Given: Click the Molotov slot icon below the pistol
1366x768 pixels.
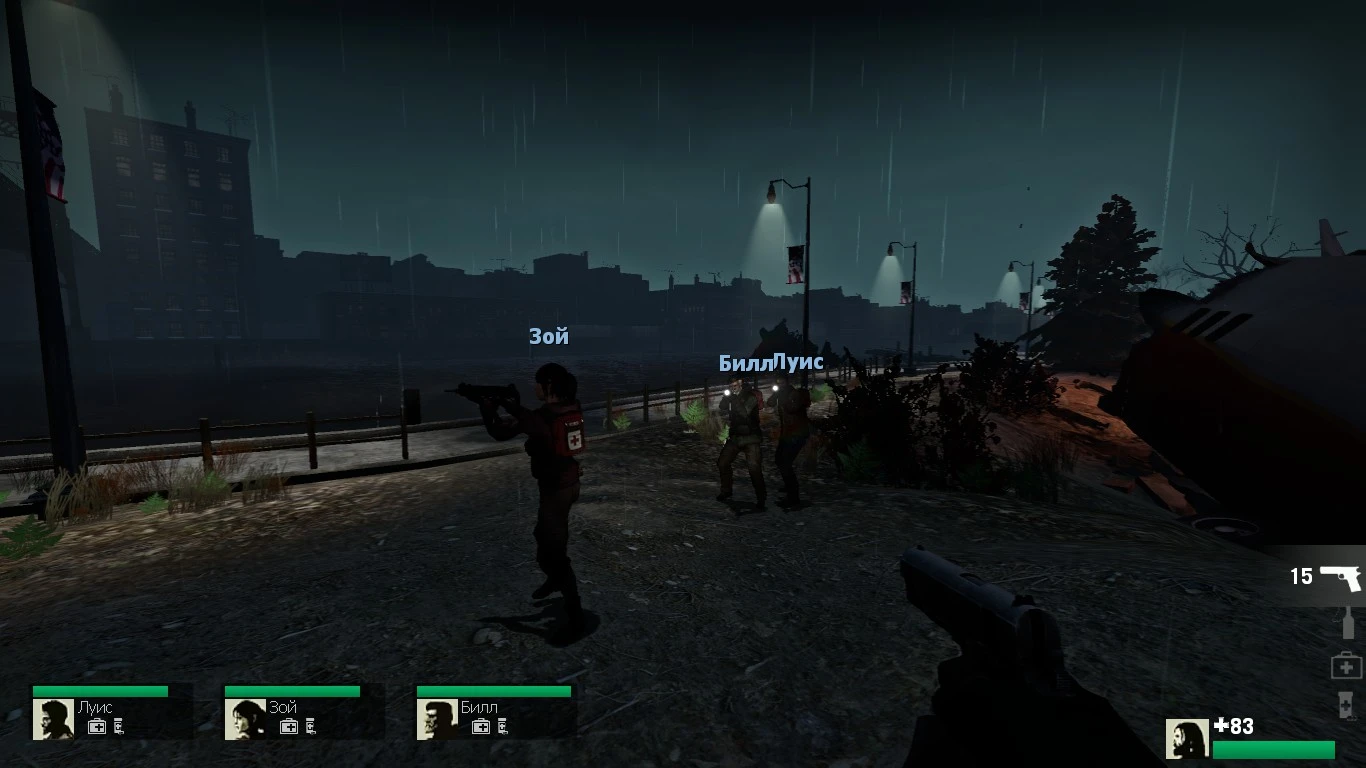Looking at the screenshot, I should [x=1347, y=623].
